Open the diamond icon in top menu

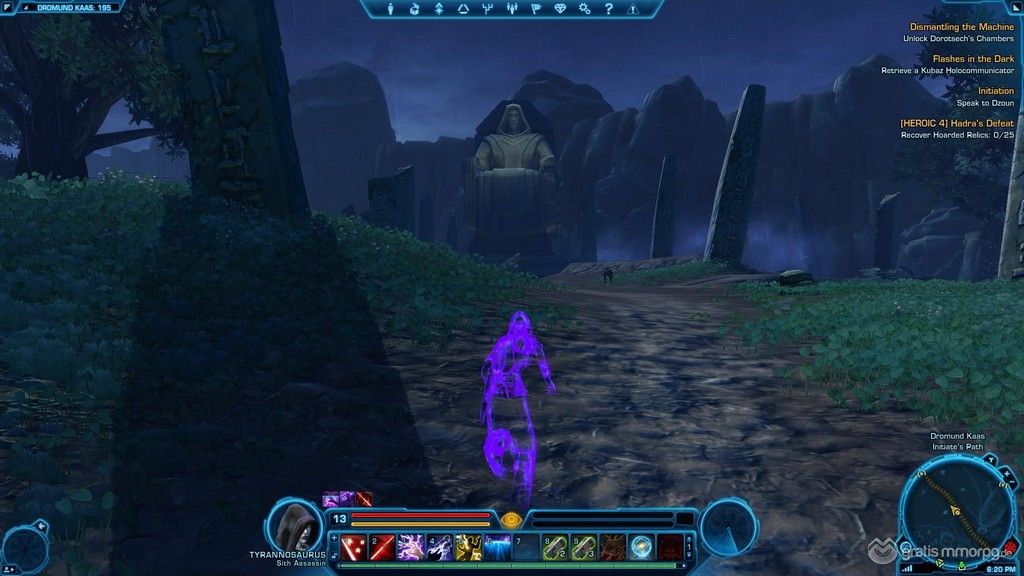click(560, 9)
